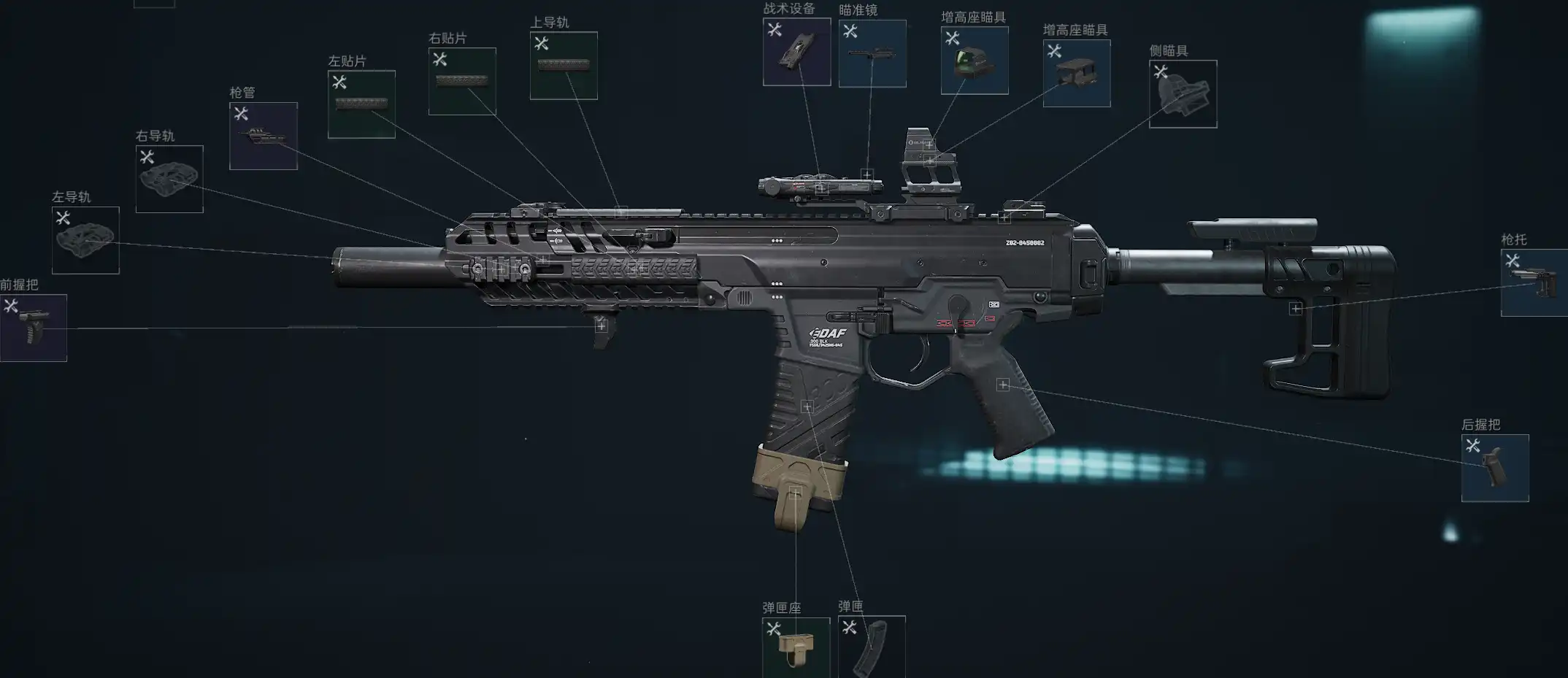
Task: Open the 前握把 foregrip attachment slot
Action: pos(34,328)
